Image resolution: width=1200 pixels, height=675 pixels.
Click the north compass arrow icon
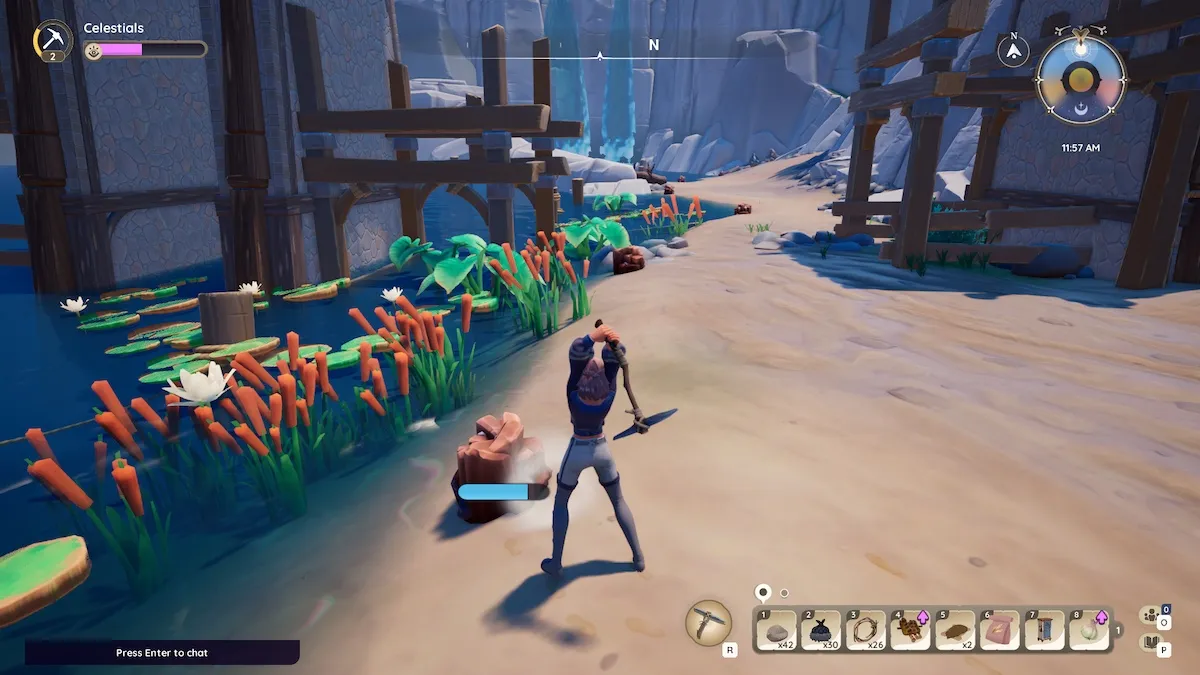pyautogui.click(x=1014, y=50)
